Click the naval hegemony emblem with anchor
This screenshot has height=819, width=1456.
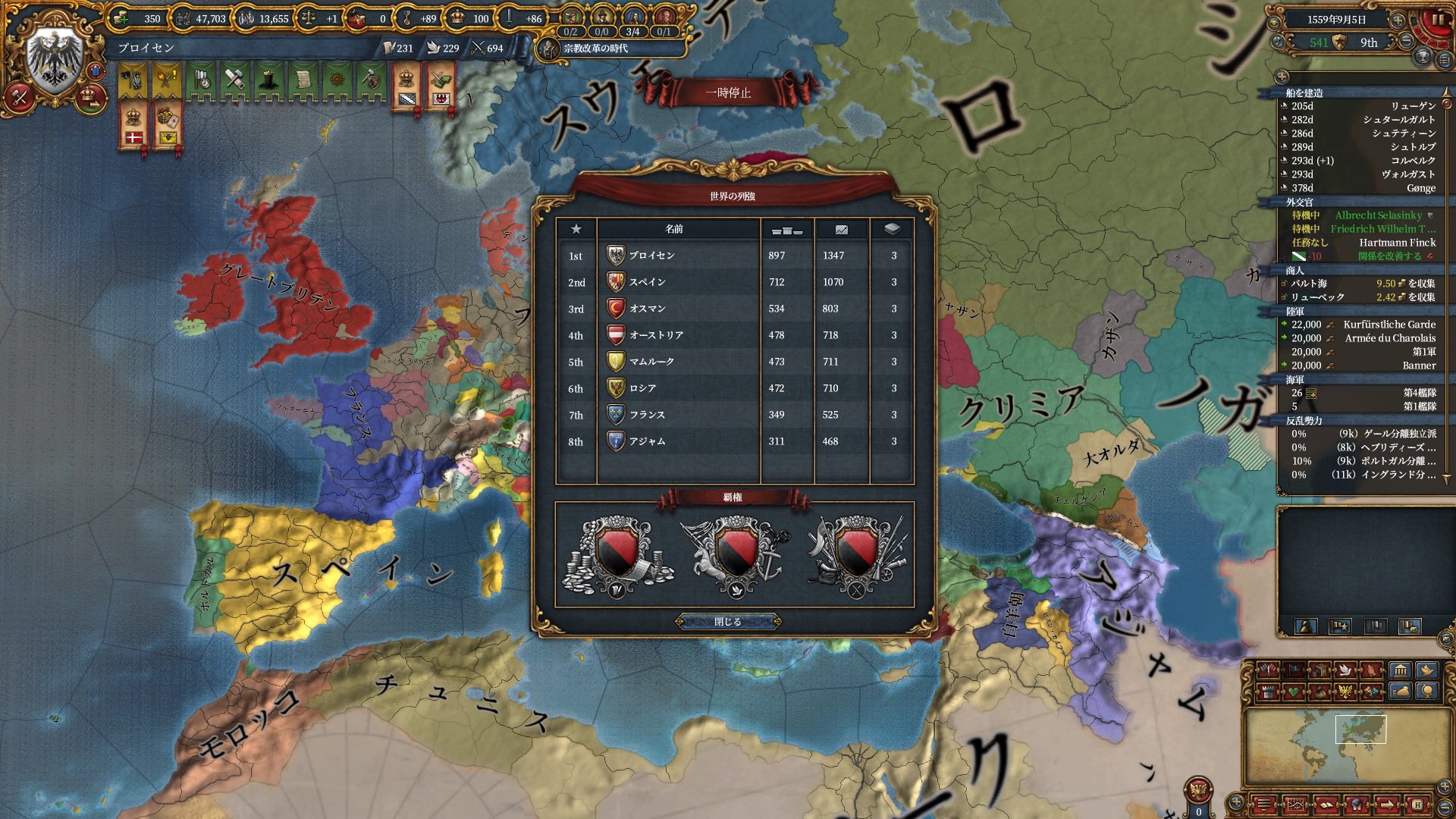[x=735, y=556]
